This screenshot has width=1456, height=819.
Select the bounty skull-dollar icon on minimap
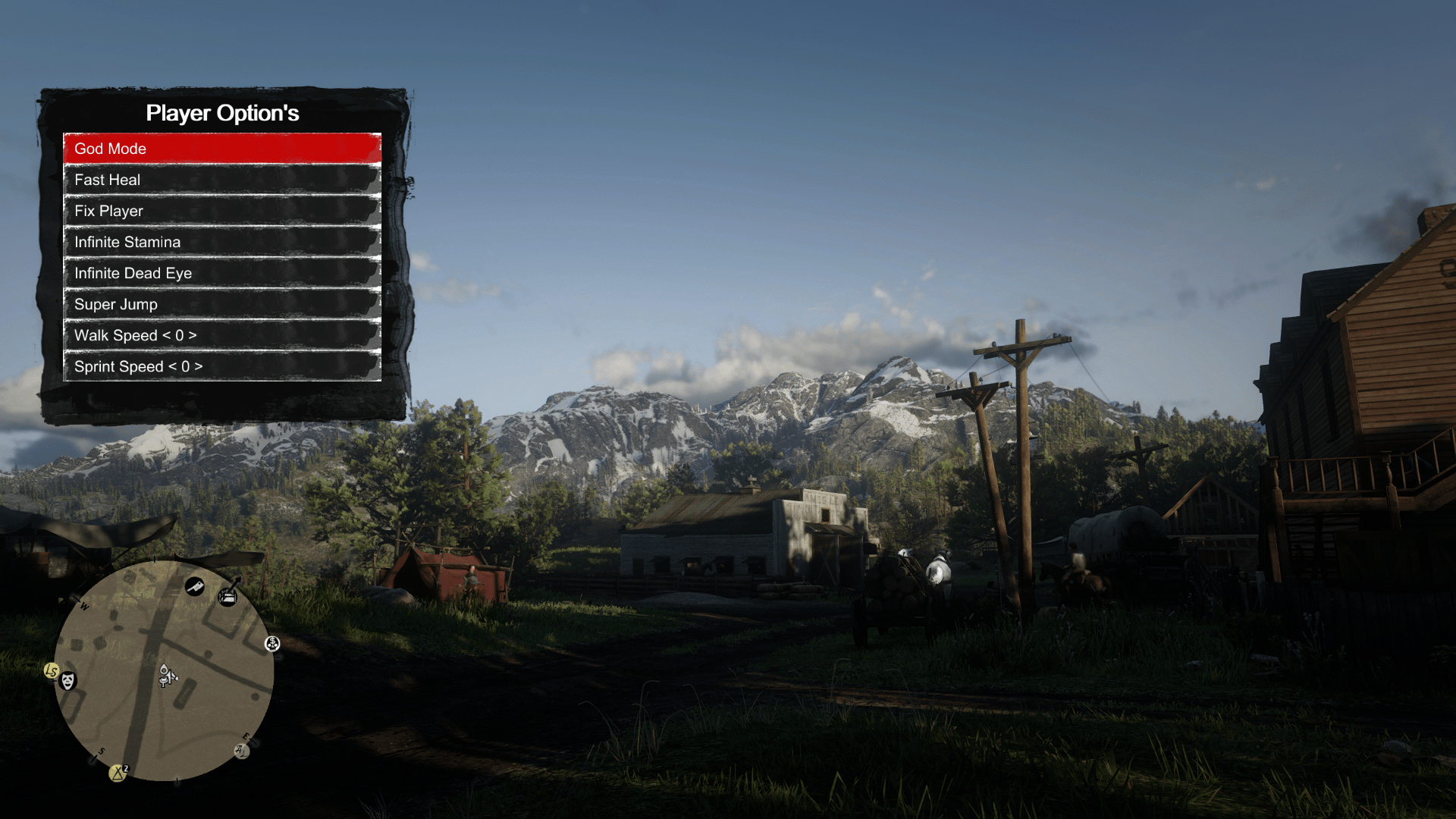[271, 644]
